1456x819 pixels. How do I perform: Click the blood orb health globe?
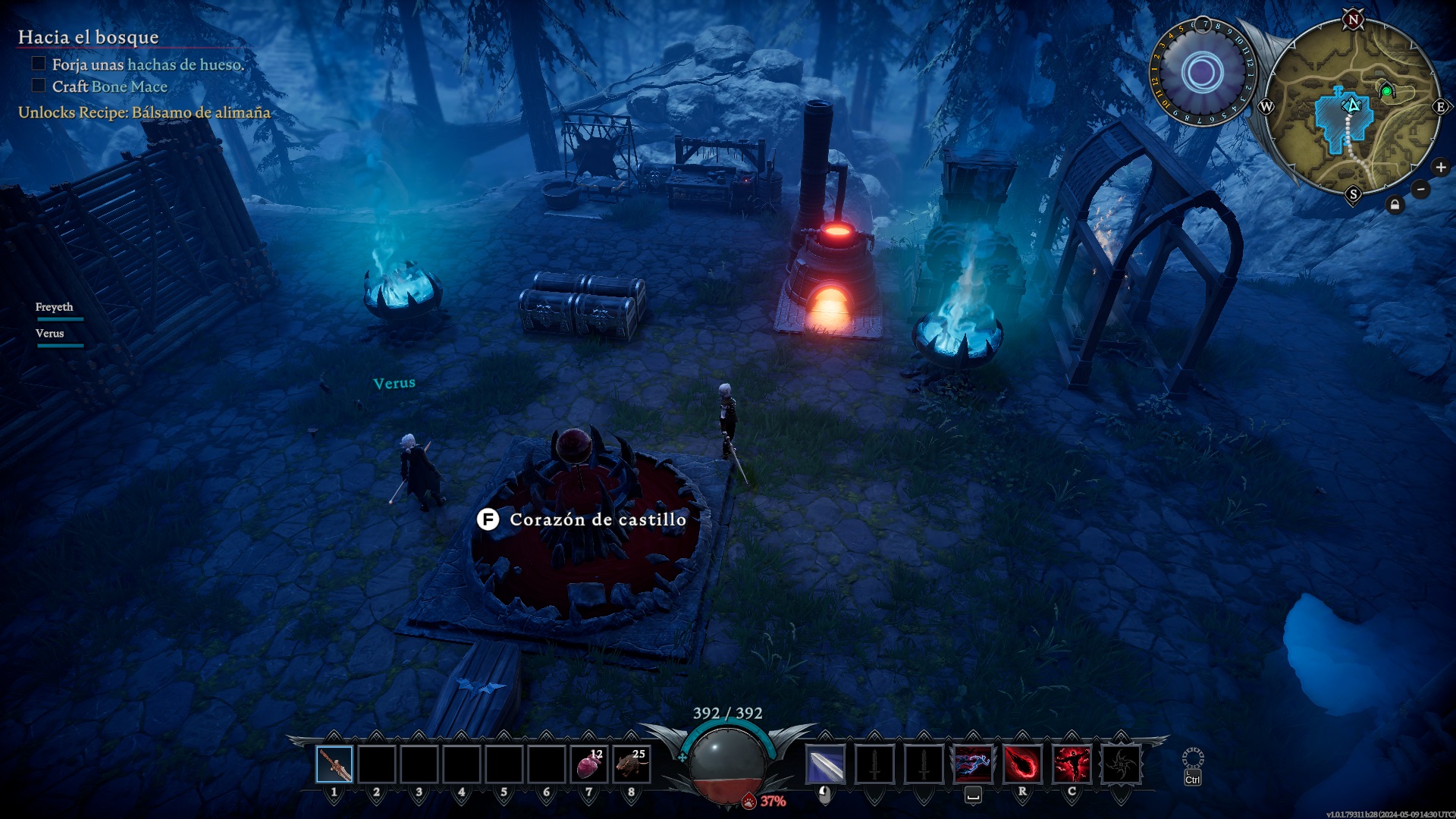click(727, 764)
